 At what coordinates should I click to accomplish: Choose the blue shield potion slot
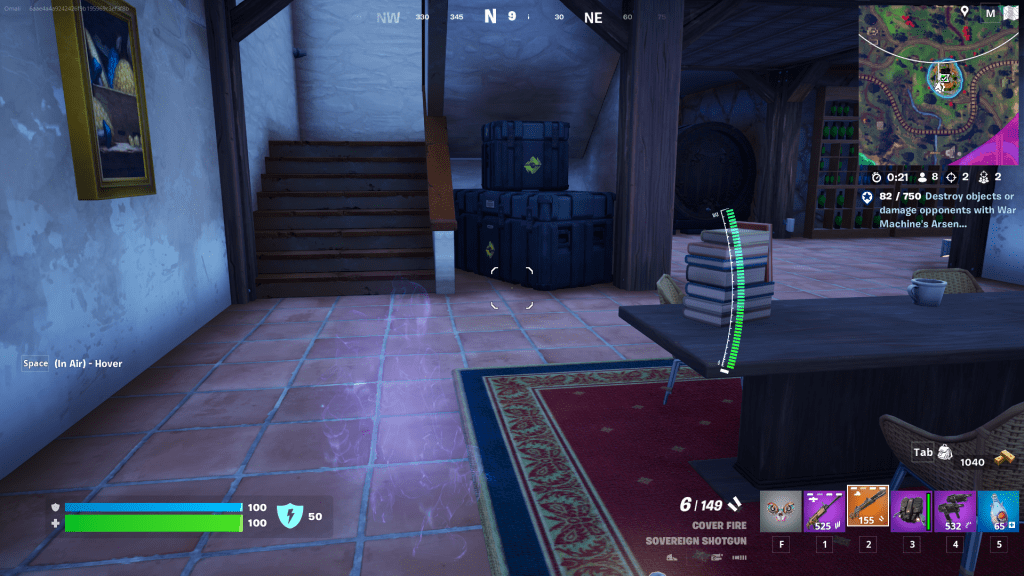998,511
